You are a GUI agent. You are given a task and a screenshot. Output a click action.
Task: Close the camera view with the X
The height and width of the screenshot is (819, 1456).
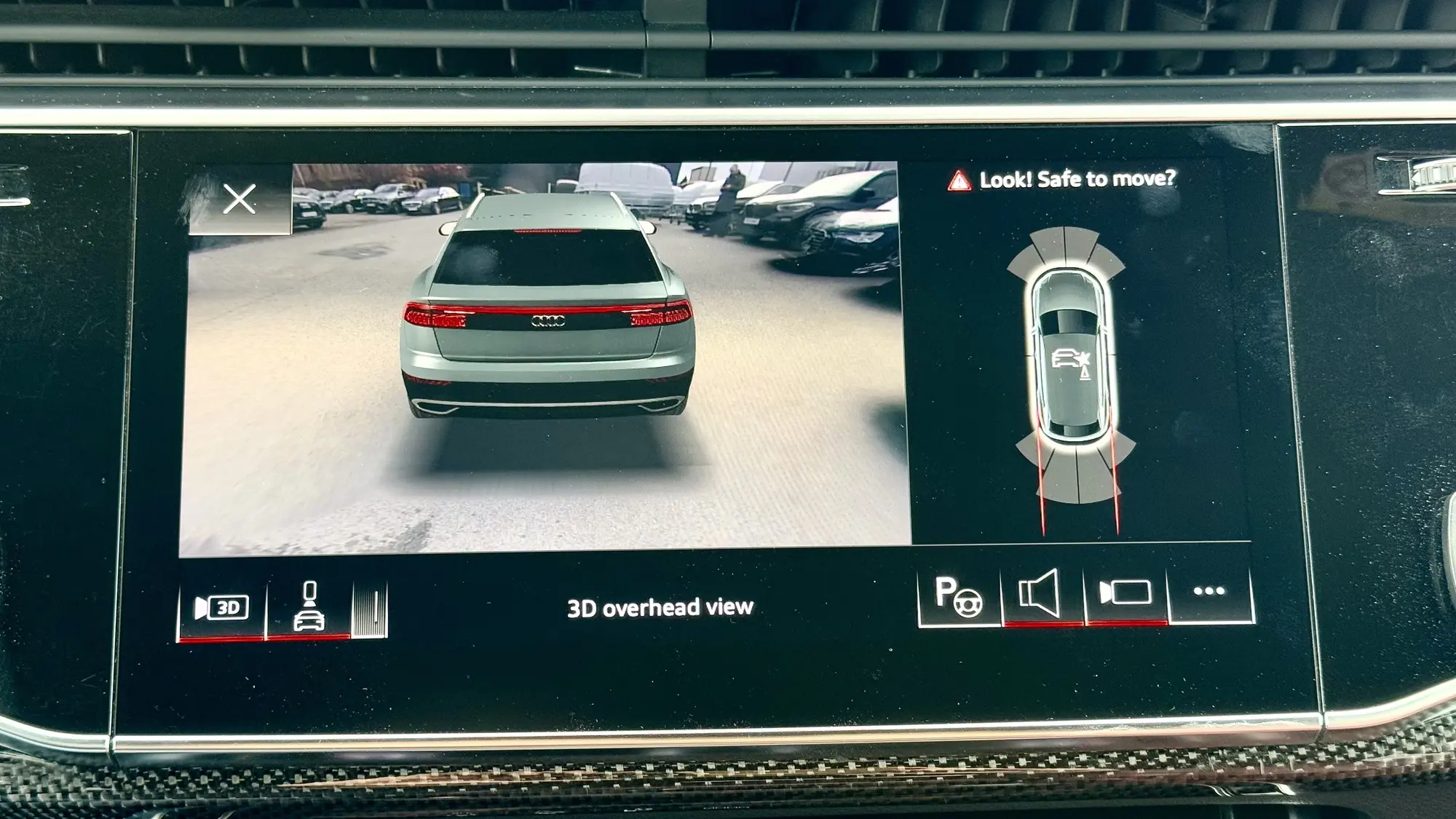(240, 199)
